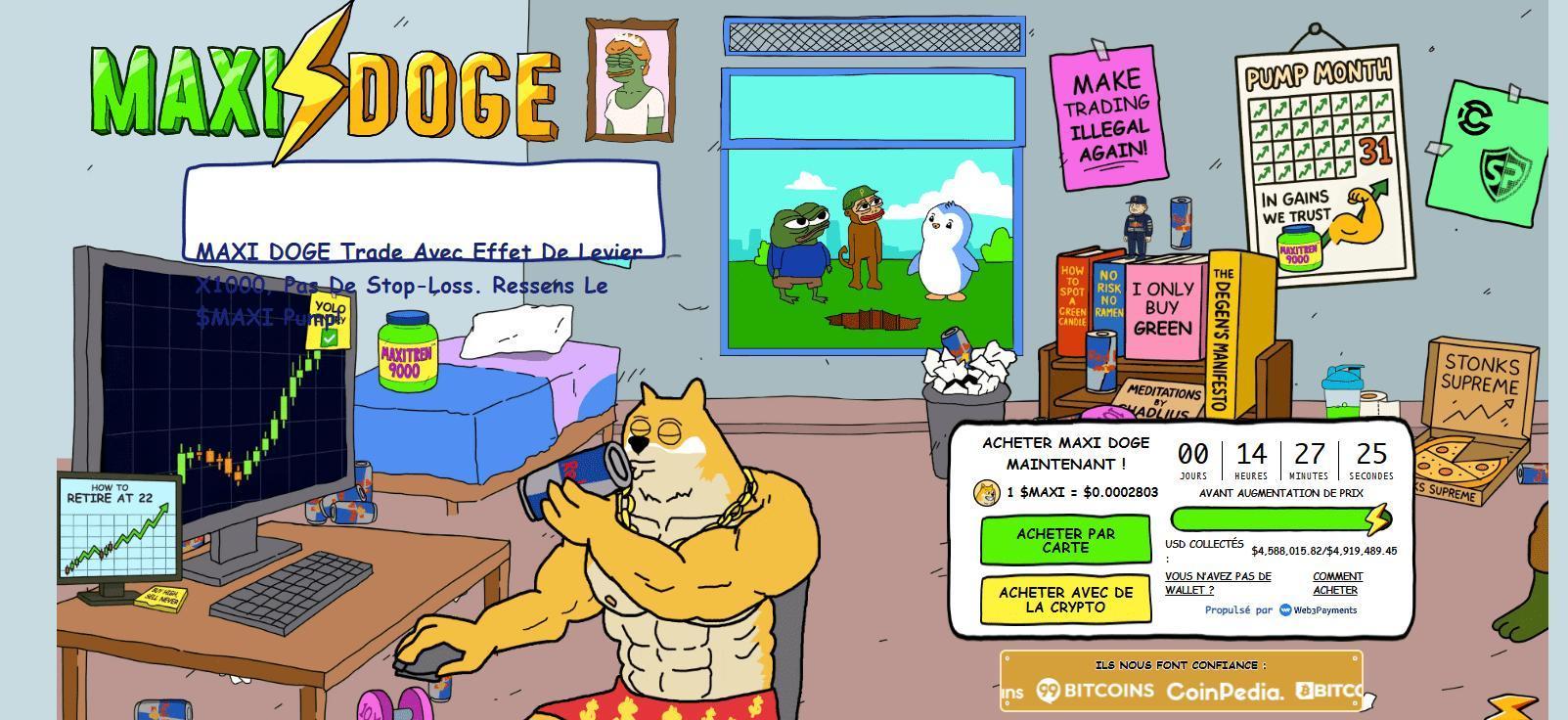Click the countdown SECONDES display
This screenshot has width=1568, height=720.
coord(1369,460)
